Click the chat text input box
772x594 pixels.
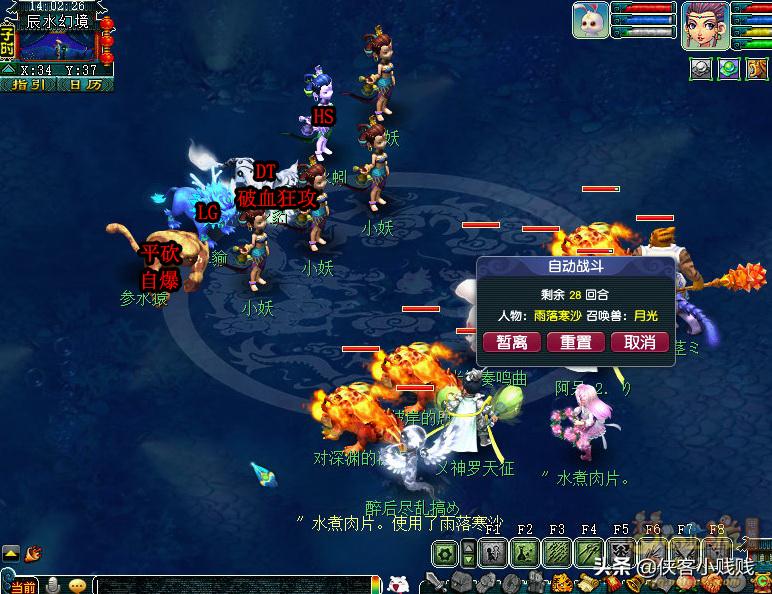click(230, 585)
